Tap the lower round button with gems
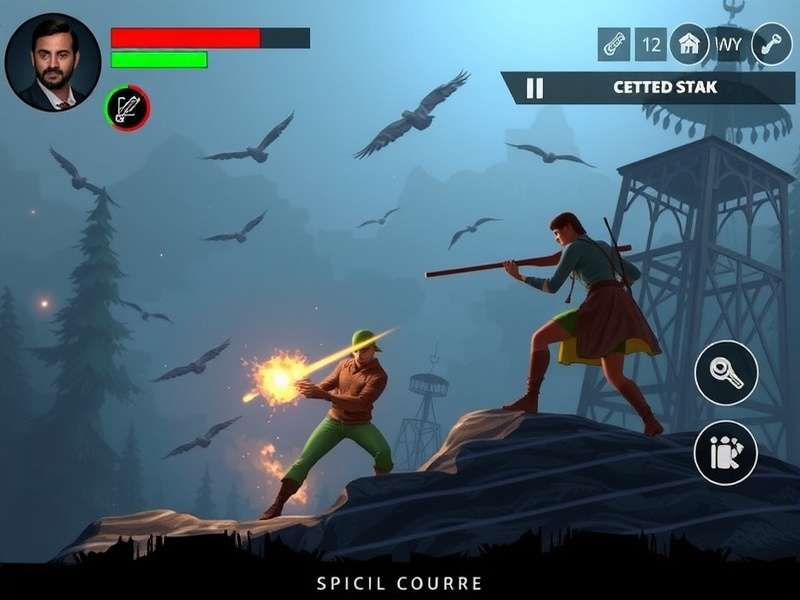The height and width of the screenshot is (600, 800). pyautogui.click(x=725, y=452)
